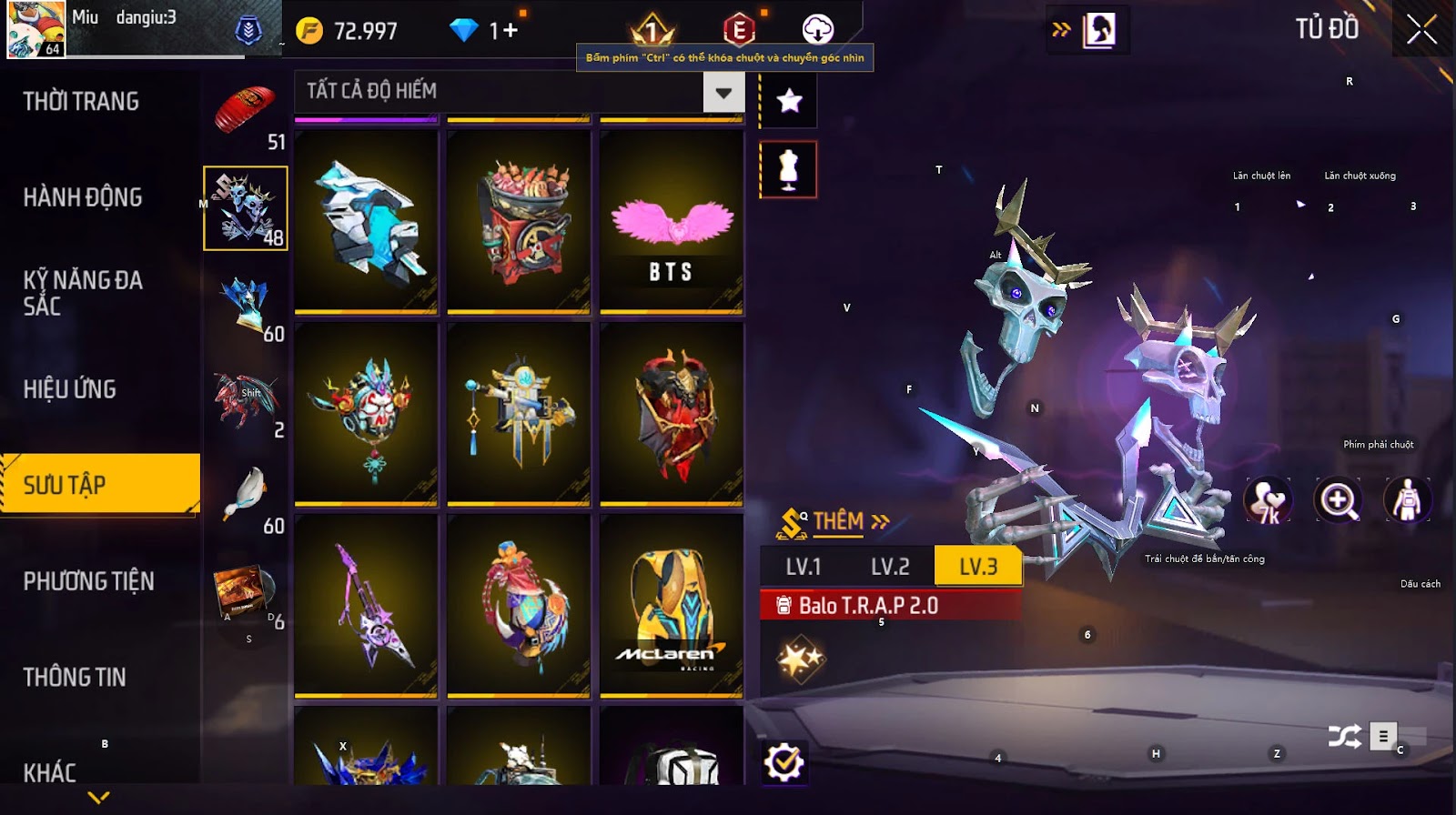Go to Kỹ Năng Đa Sắc section
This screenshot has height=815, width=1456.
83,293
